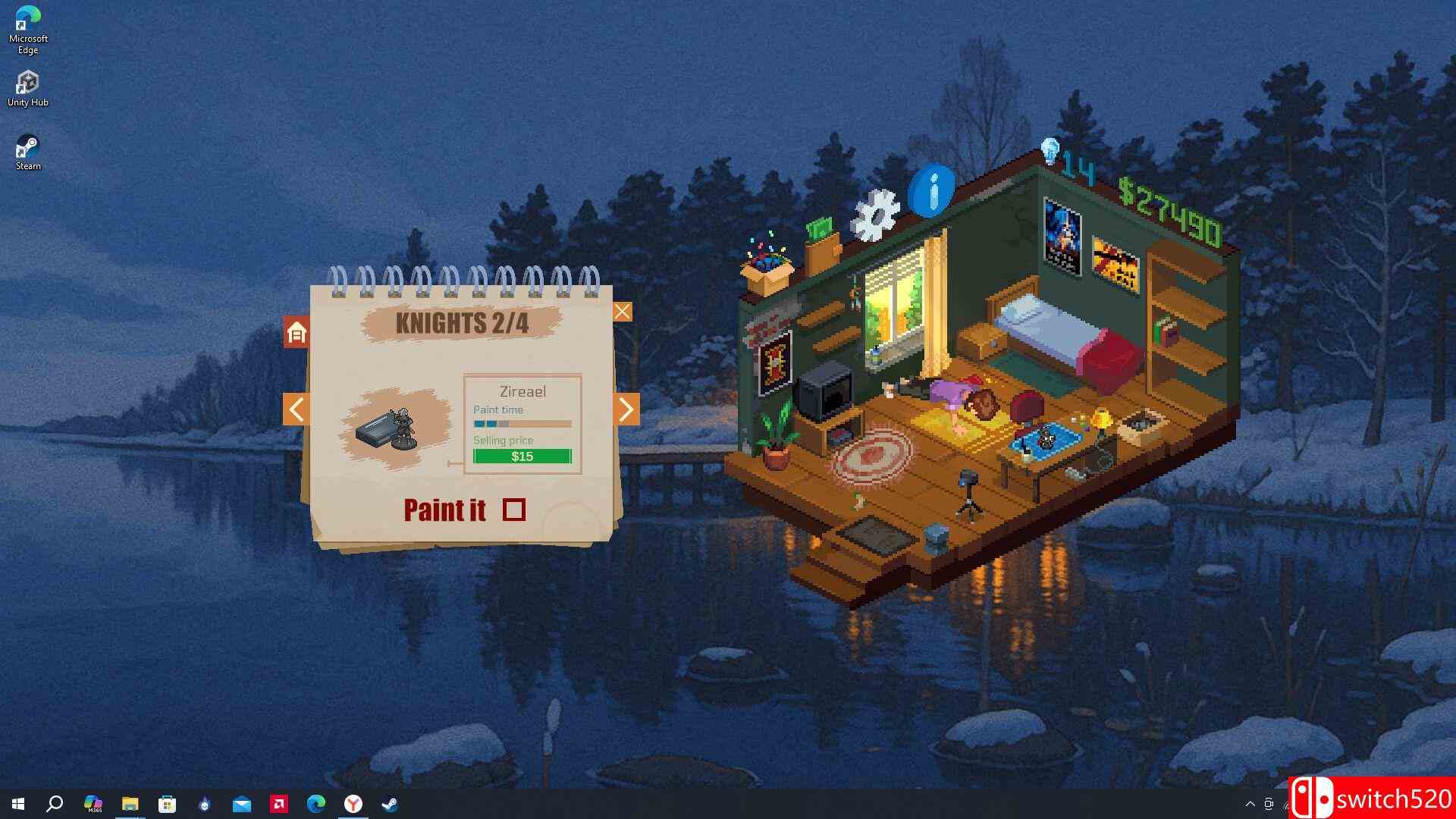
Task: Open Microsoft Edge from the taskbar
Action: tap(315, 804)
